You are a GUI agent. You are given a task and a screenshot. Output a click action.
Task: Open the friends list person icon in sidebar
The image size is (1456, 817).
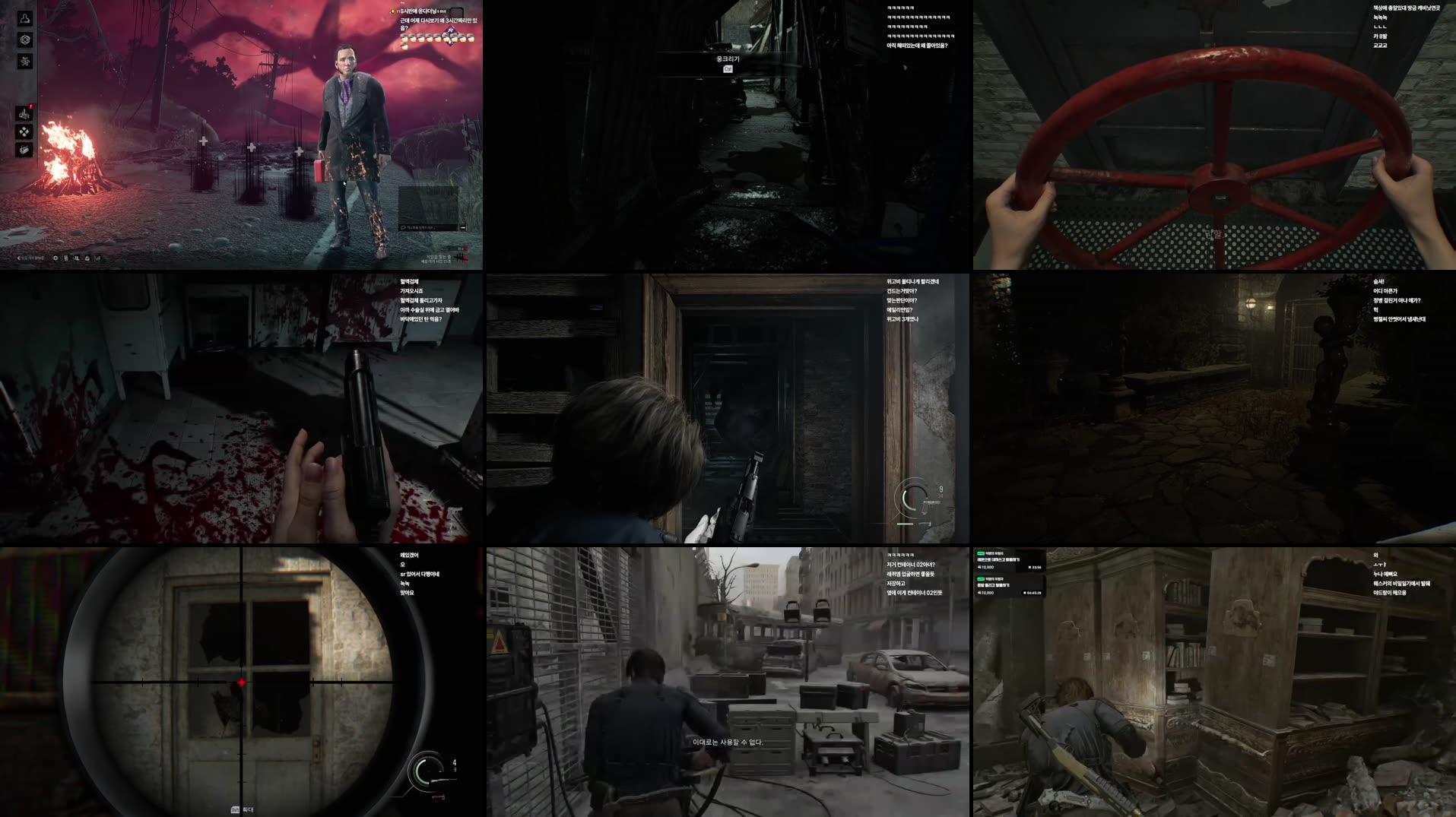point(25,18)
